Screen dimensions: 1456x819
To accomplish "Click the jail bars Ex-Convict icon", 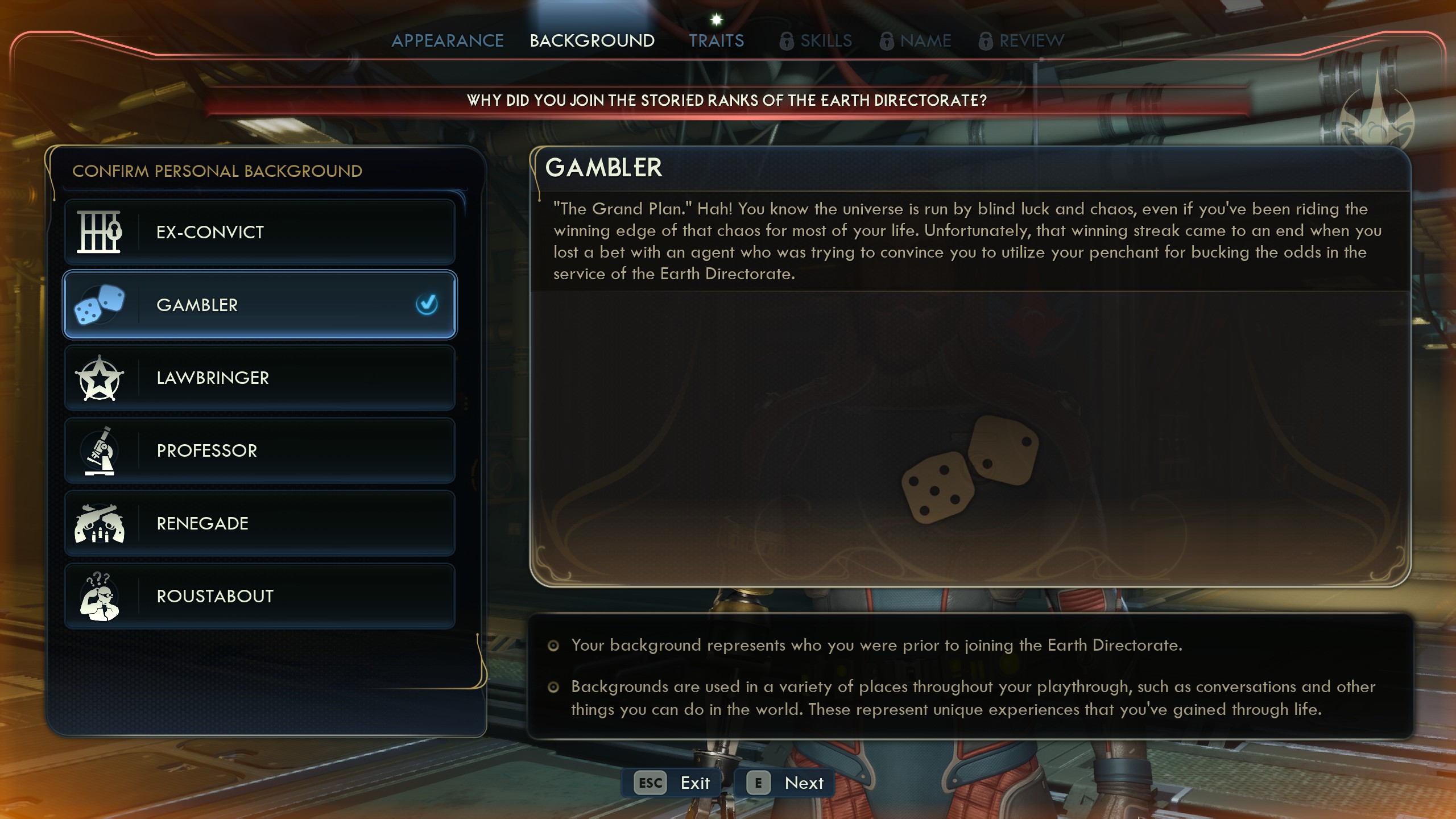I will pyautogui.click(x=100, y=232).
